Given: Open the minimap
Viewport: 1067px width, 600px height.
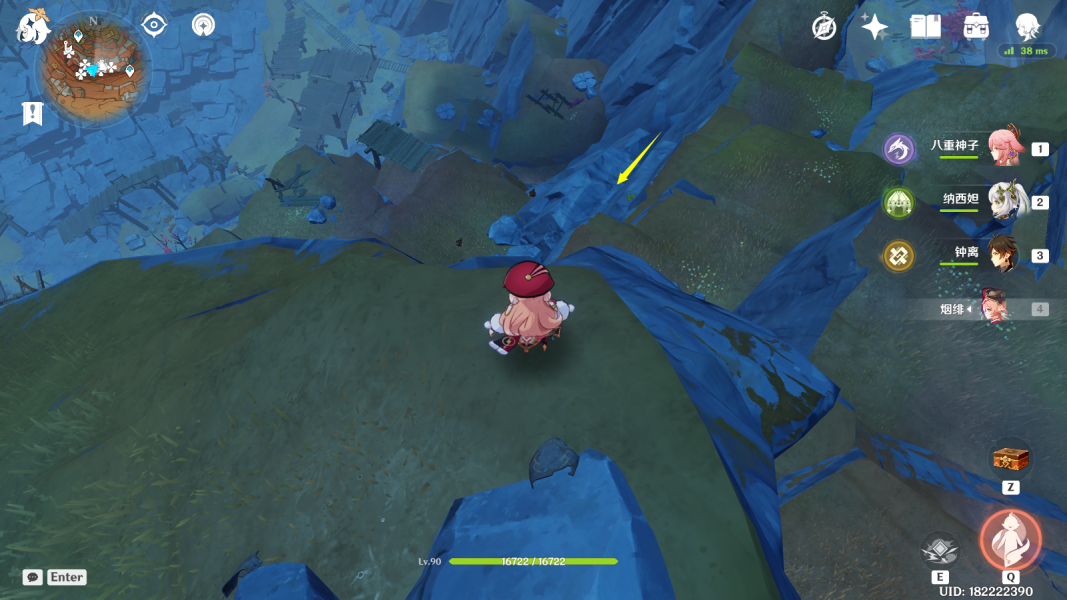Looking at the screenshot, I should 92,70.
